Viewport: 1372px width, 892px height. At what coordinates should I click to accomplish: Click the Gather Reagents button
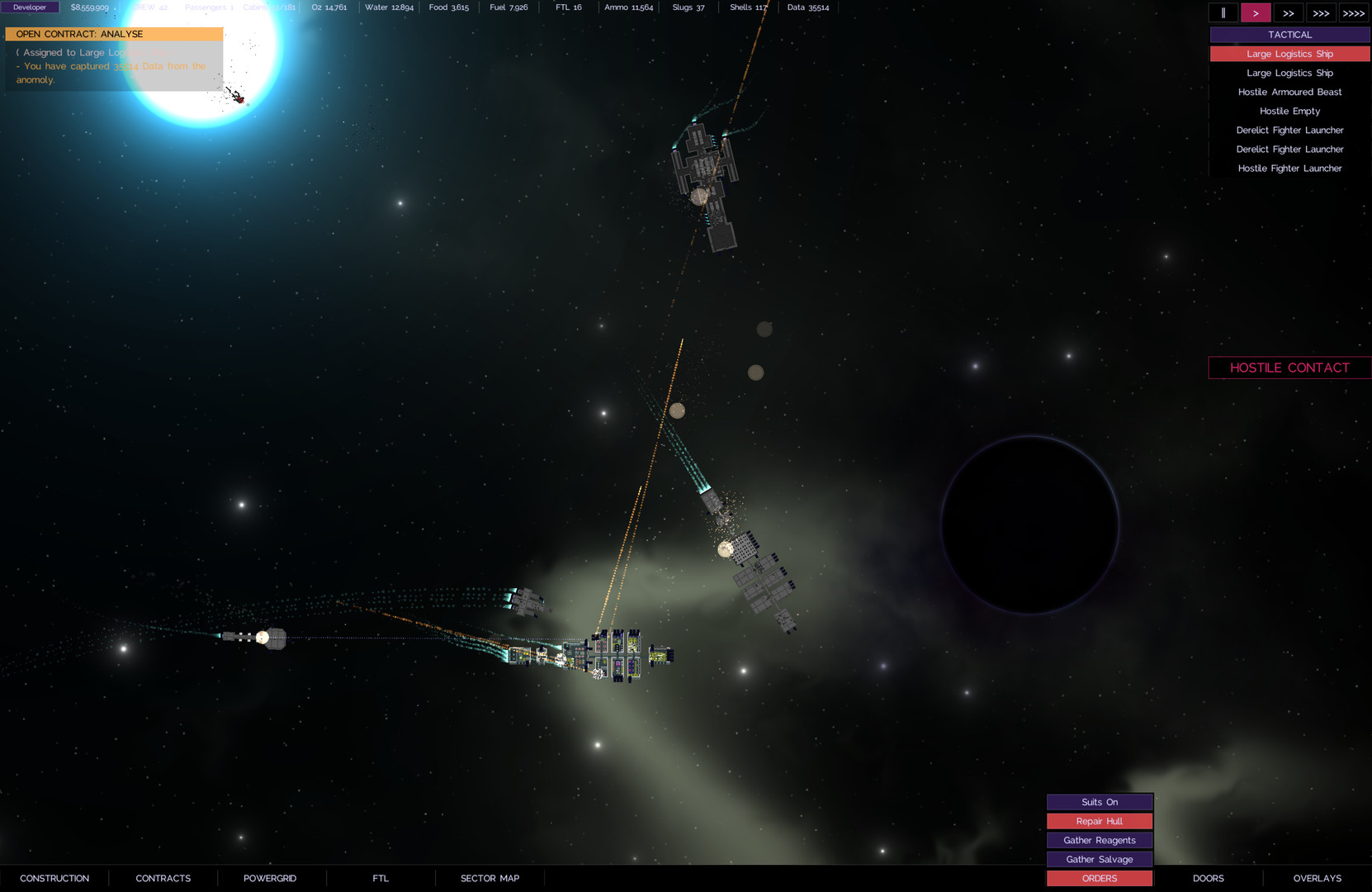(x=1099, y=840)
